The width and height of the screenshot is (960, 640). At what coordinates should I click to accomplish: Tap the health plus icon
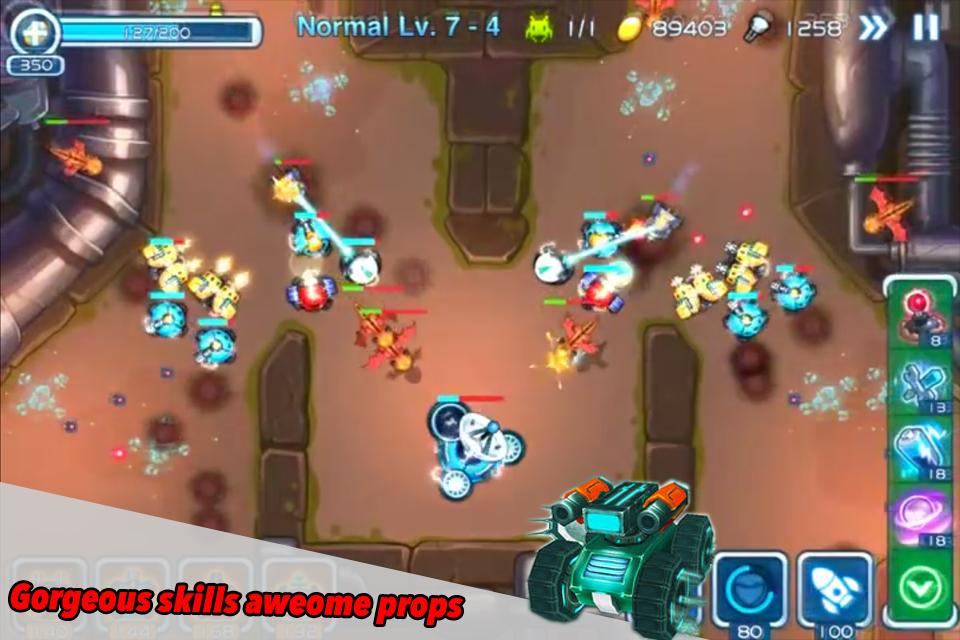[x=35, y=32]
